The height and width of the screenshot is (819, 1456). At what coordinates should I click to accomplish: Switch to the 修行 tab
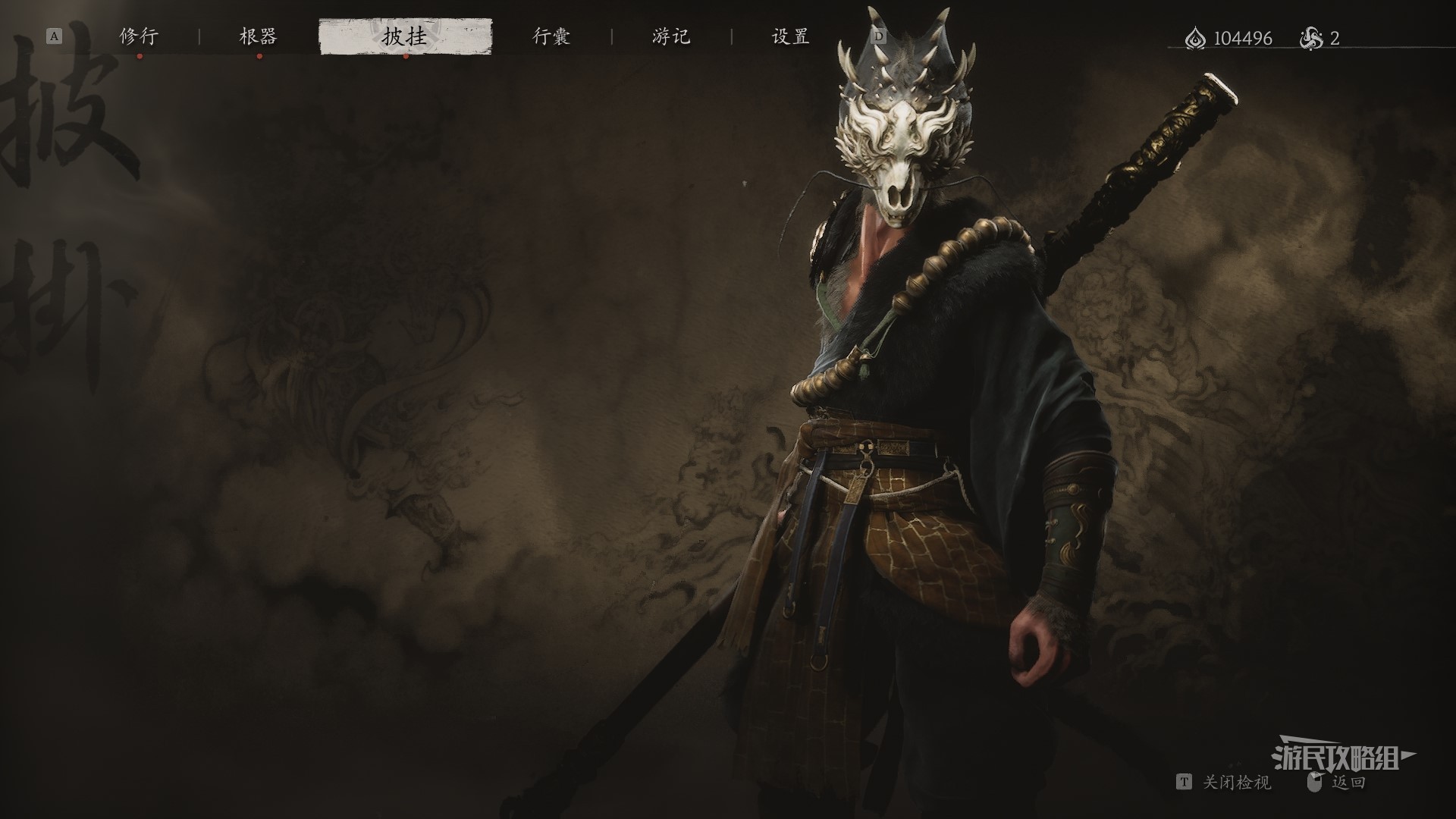[139, 36]
